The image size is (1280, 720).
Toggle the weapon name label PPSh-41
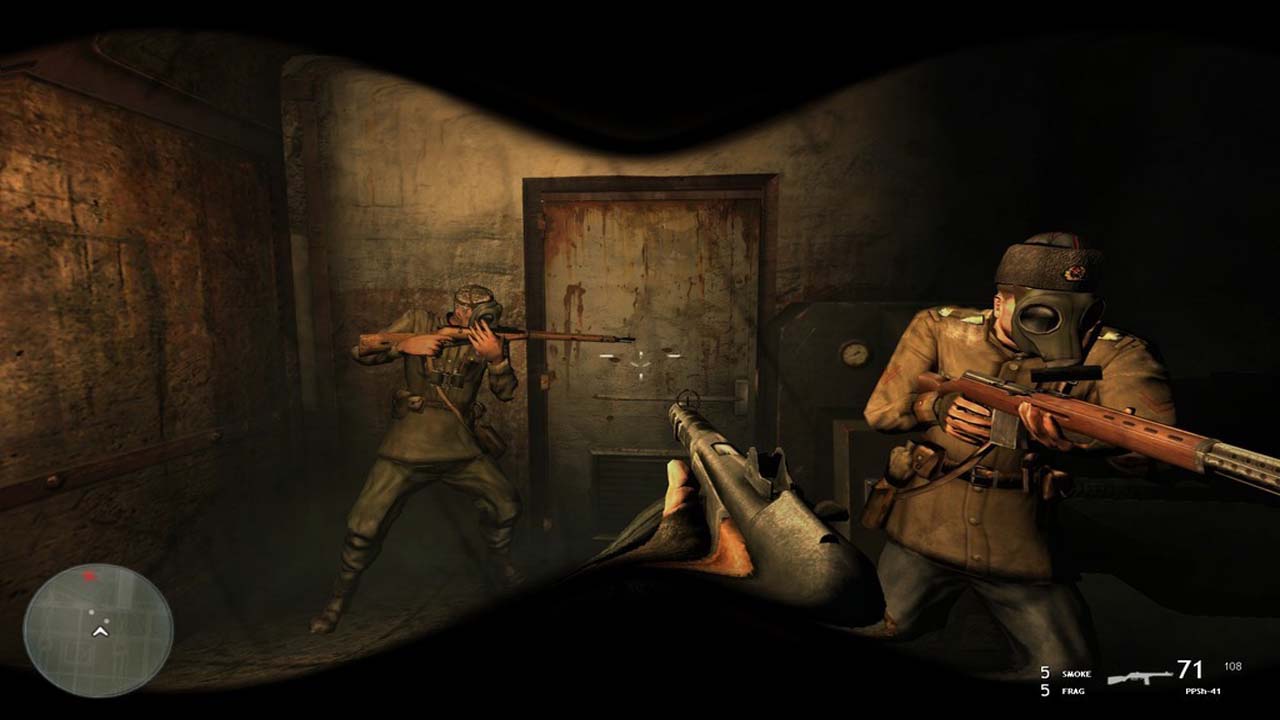point(1204,693)
